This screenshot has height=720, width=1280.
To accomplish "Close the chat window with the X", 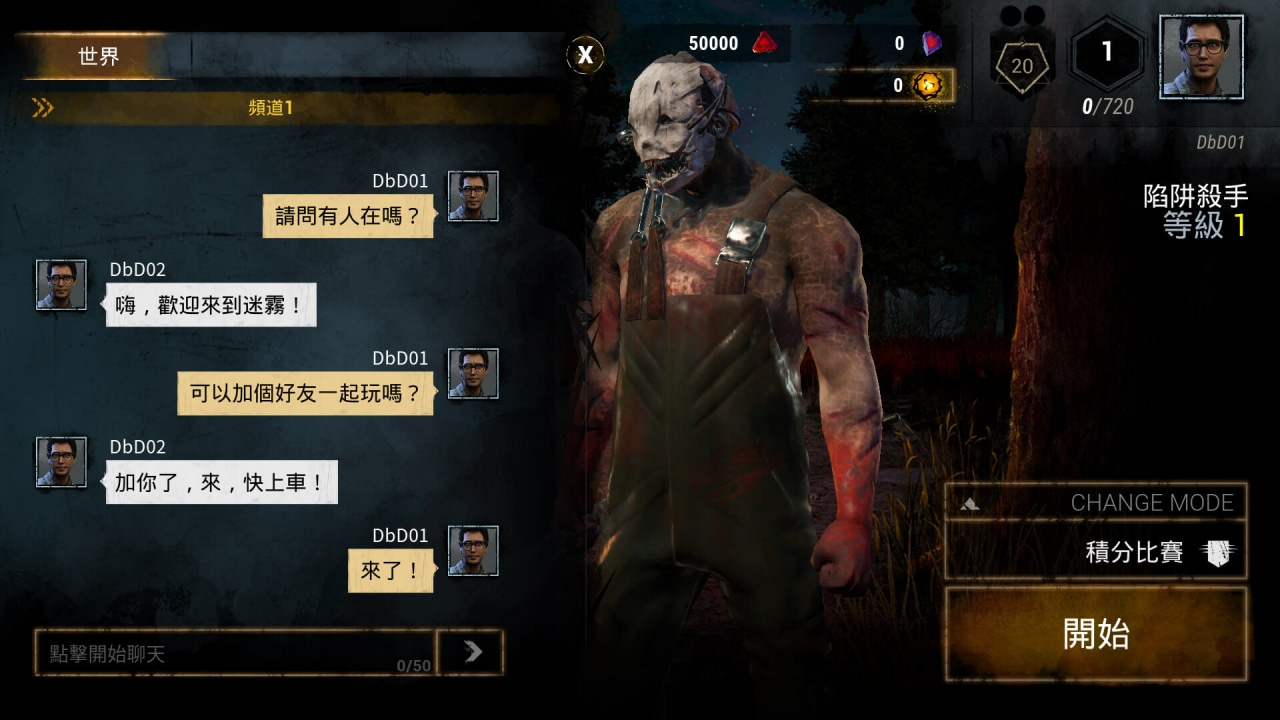I will (585, 56).
